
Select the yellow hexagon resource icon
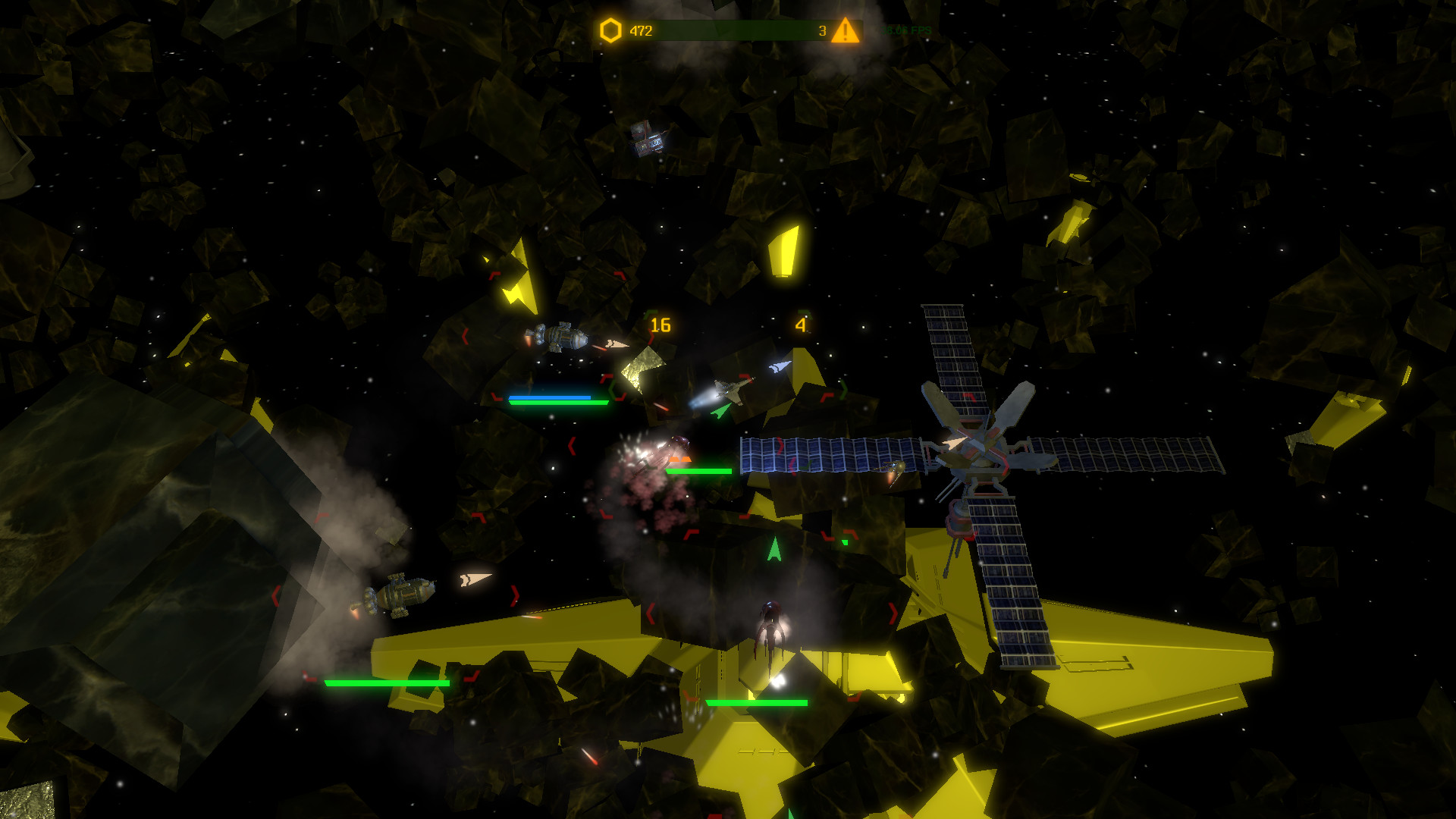pos(610,31)
